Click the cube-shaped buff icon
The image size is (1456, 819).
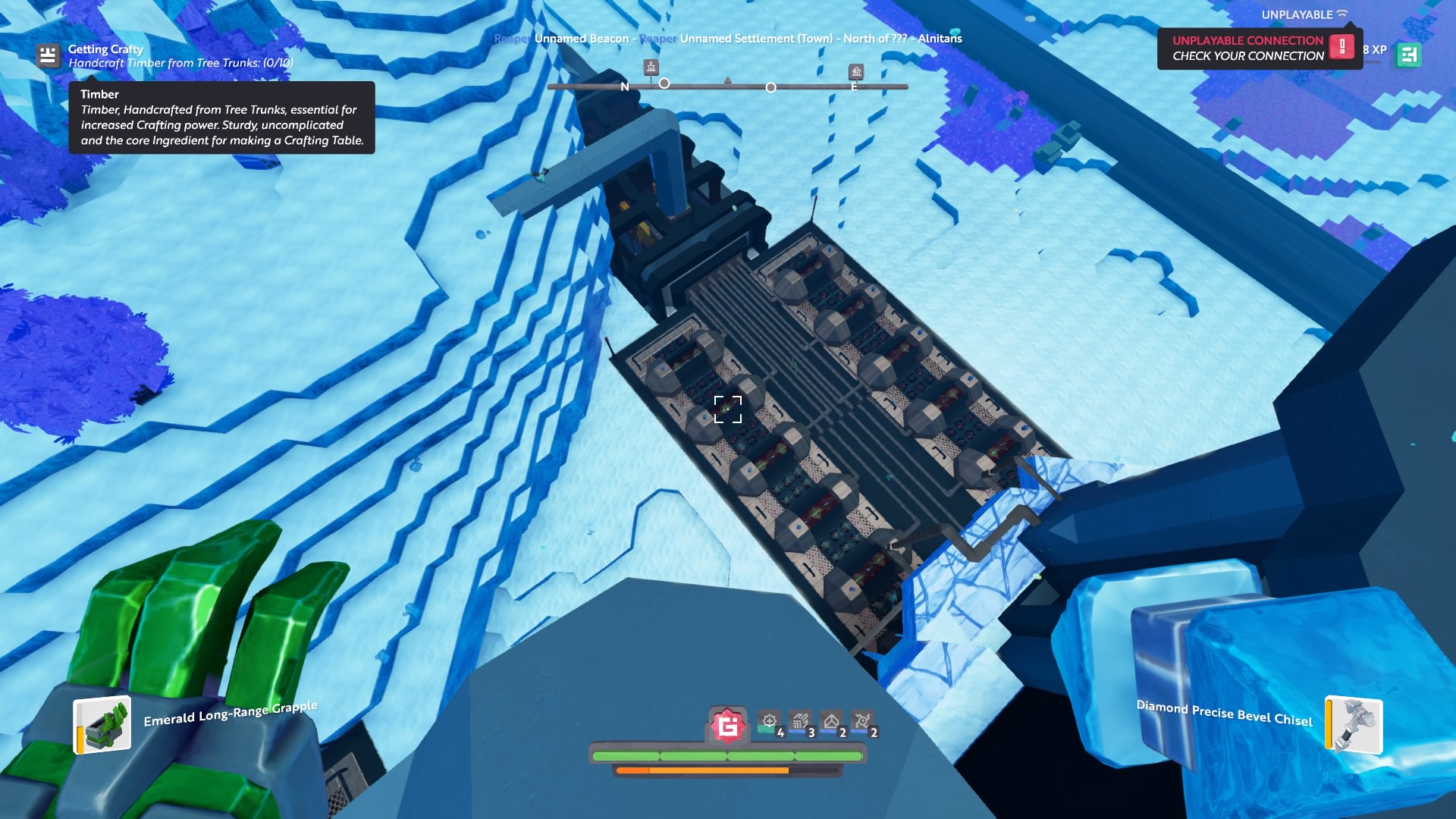point(832,721)
